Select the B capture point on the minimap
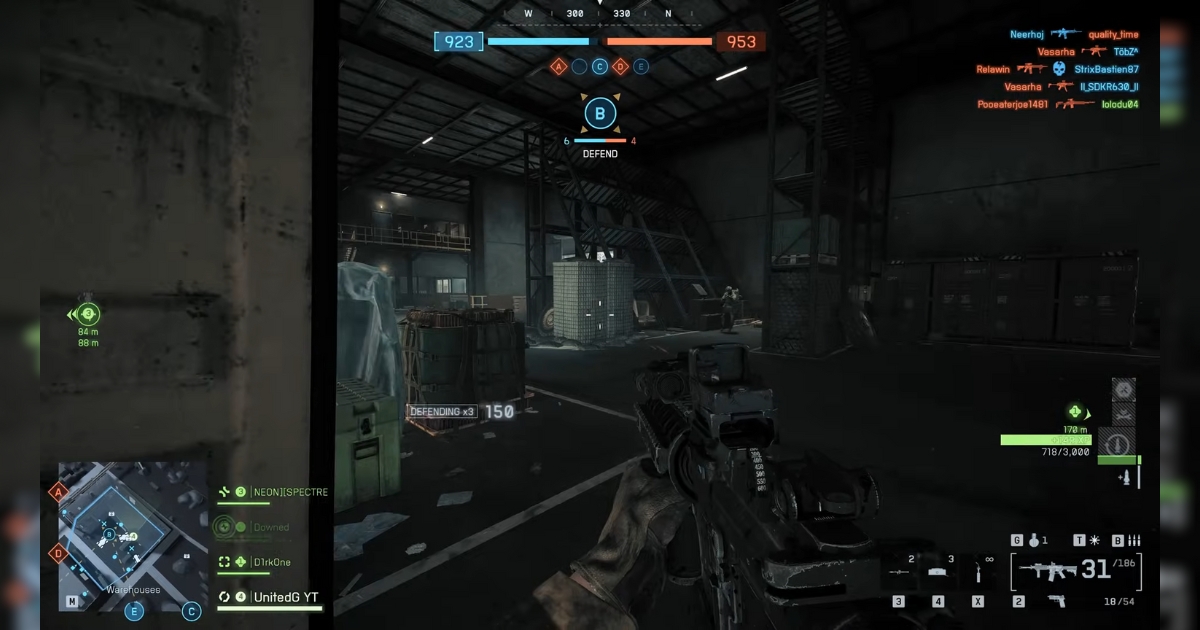1200x630 pixels. (x=109, y=535)
